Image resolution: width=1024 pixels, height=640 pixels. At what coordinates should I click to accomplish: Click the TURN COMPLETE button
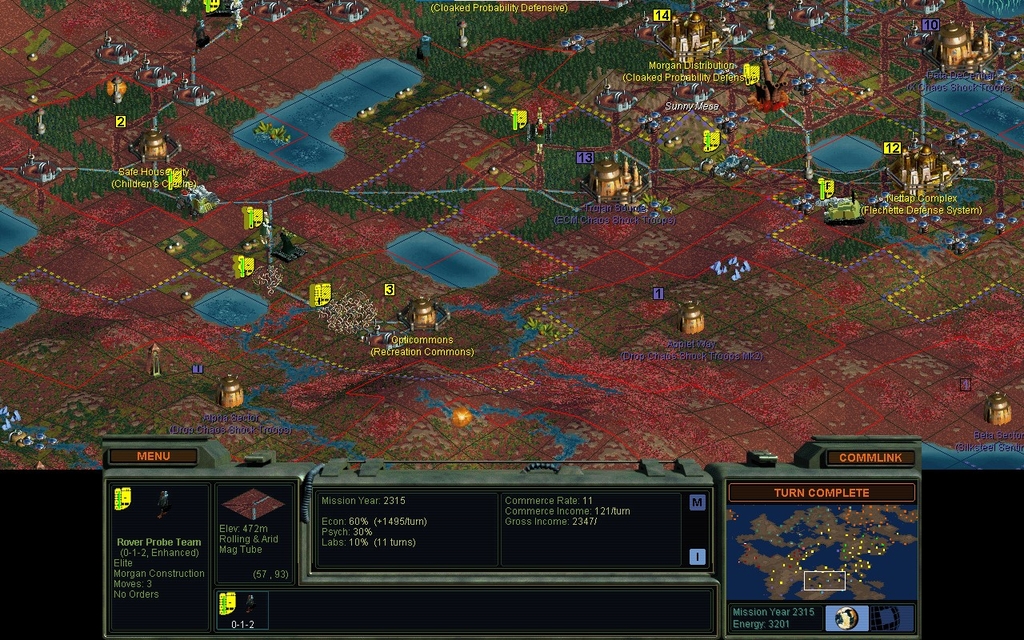tap(821, 493)
